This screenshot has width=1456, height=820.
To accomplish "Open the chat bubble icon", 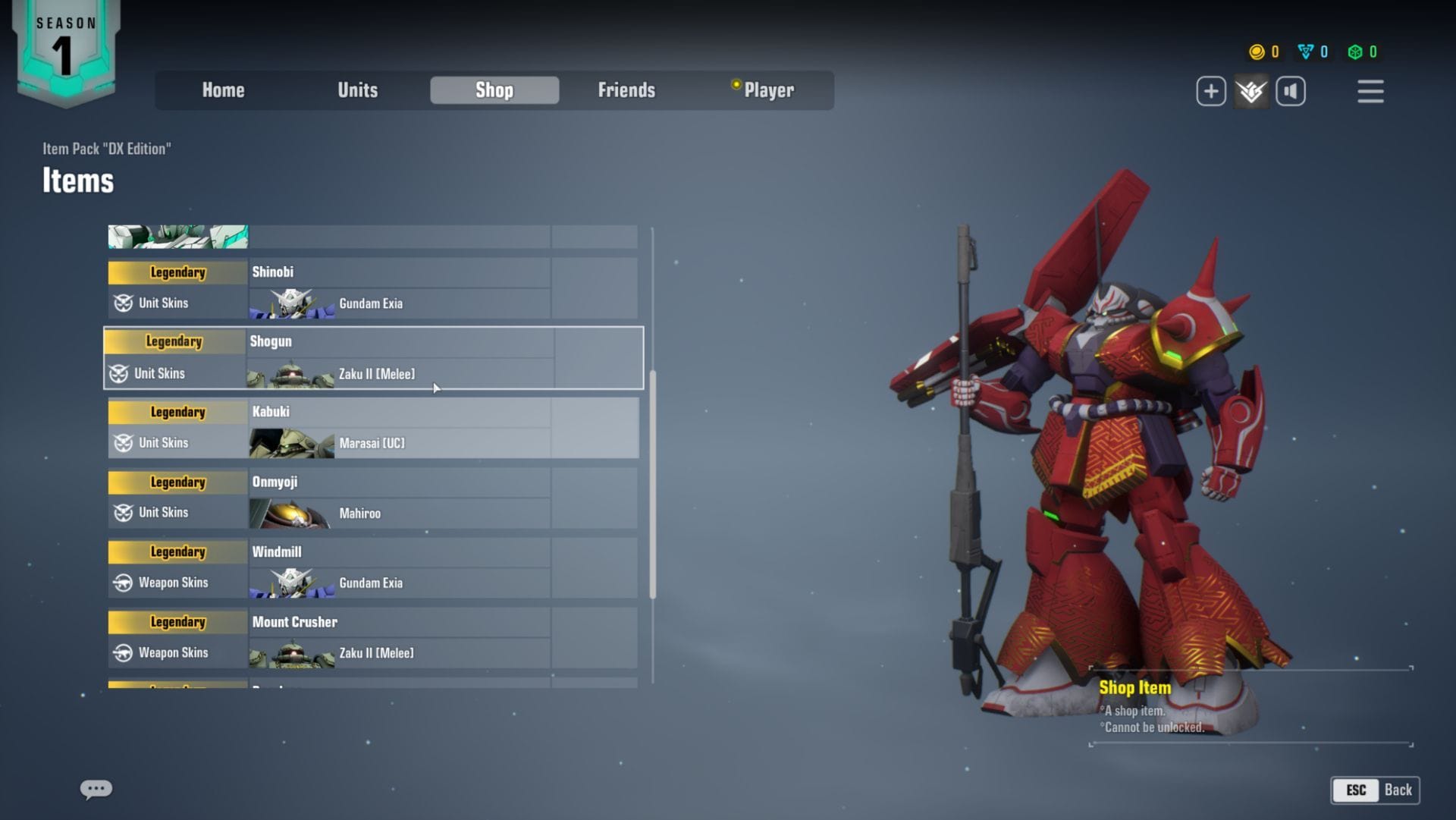I will click(96, 790).
